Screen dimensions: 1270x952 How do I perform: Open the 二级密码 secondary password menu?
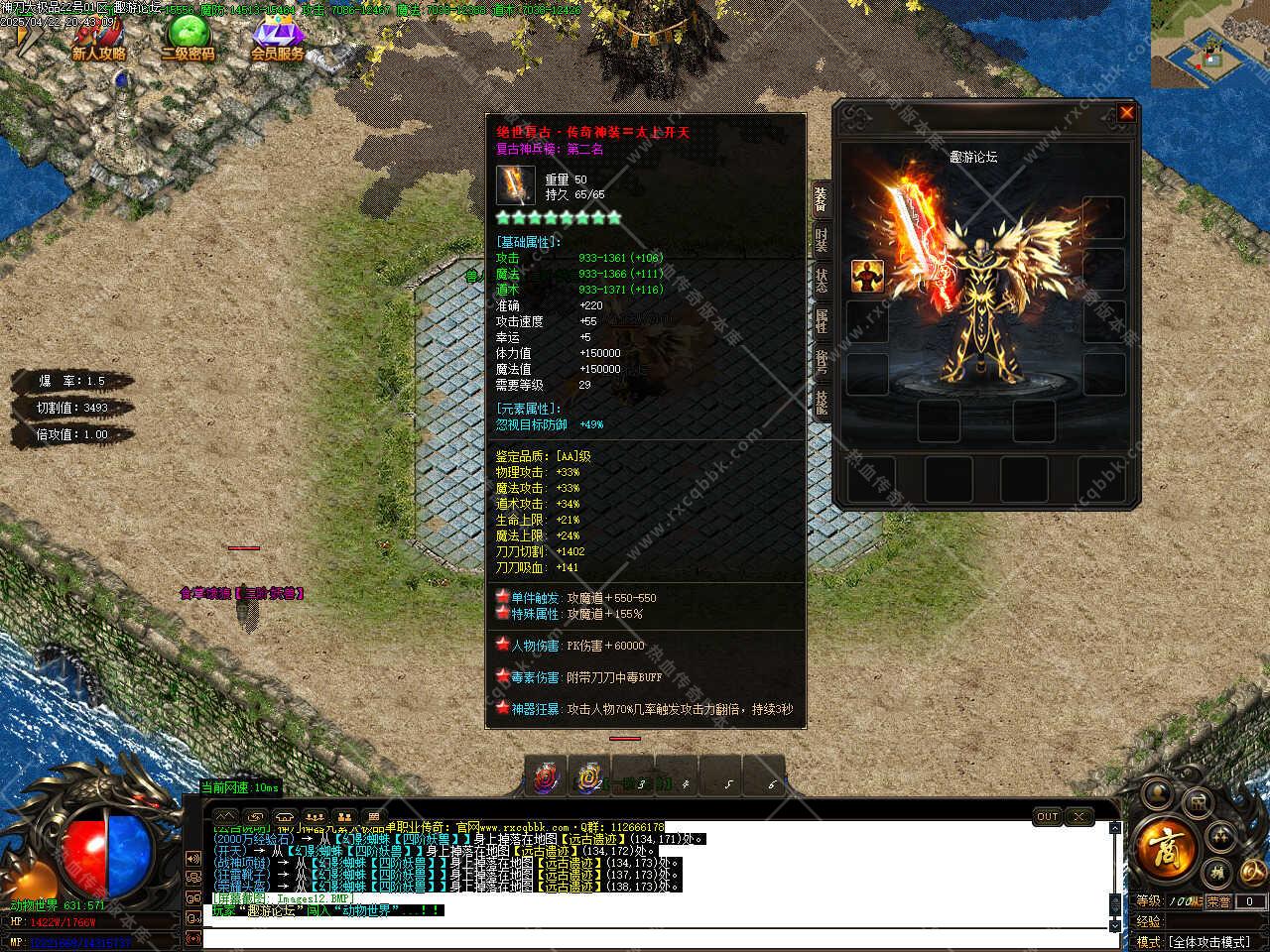pos(188,40)
